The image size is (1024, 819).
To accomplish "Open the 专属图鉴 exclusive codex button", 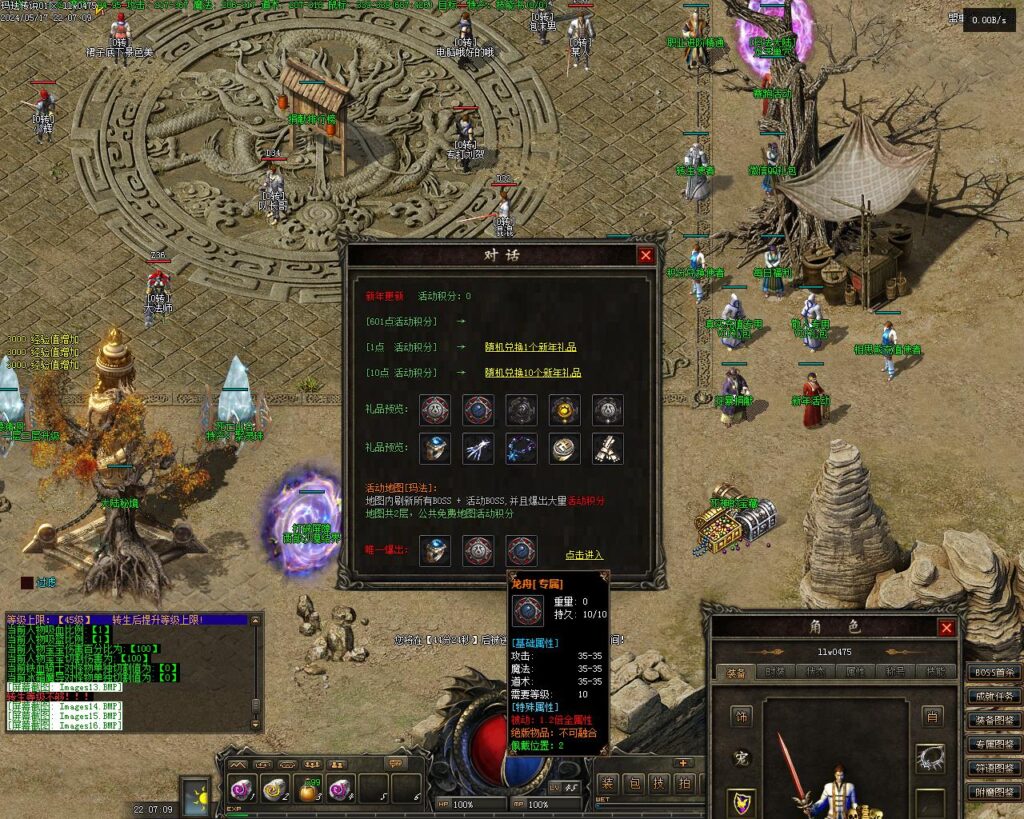I will (x=993, y=744).
